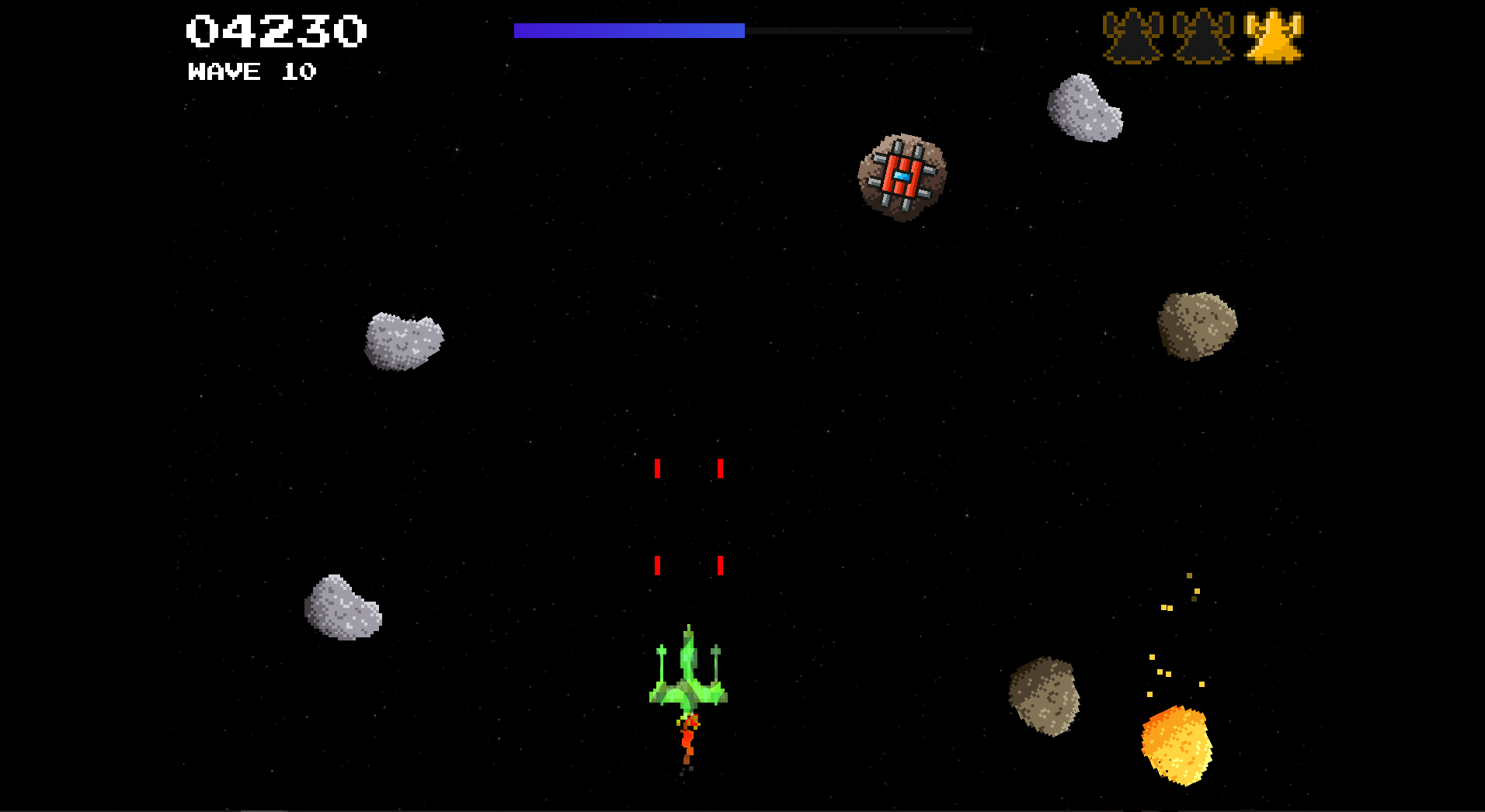Click the first darkened ship life icon
1485x812 pixels.
[x=1133, y=35]
